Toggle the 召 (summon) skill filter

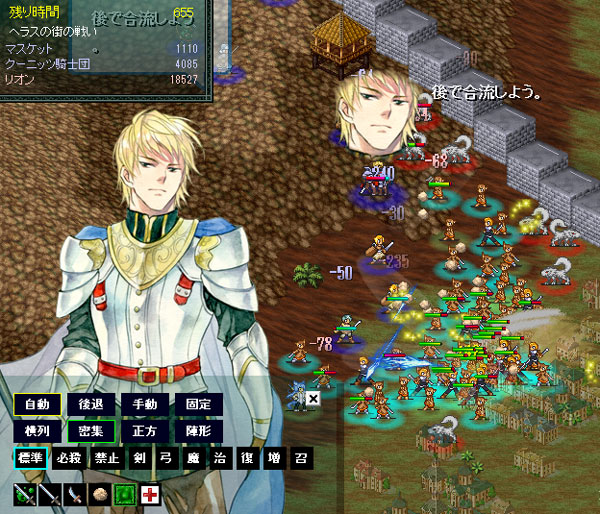(300, 459)
